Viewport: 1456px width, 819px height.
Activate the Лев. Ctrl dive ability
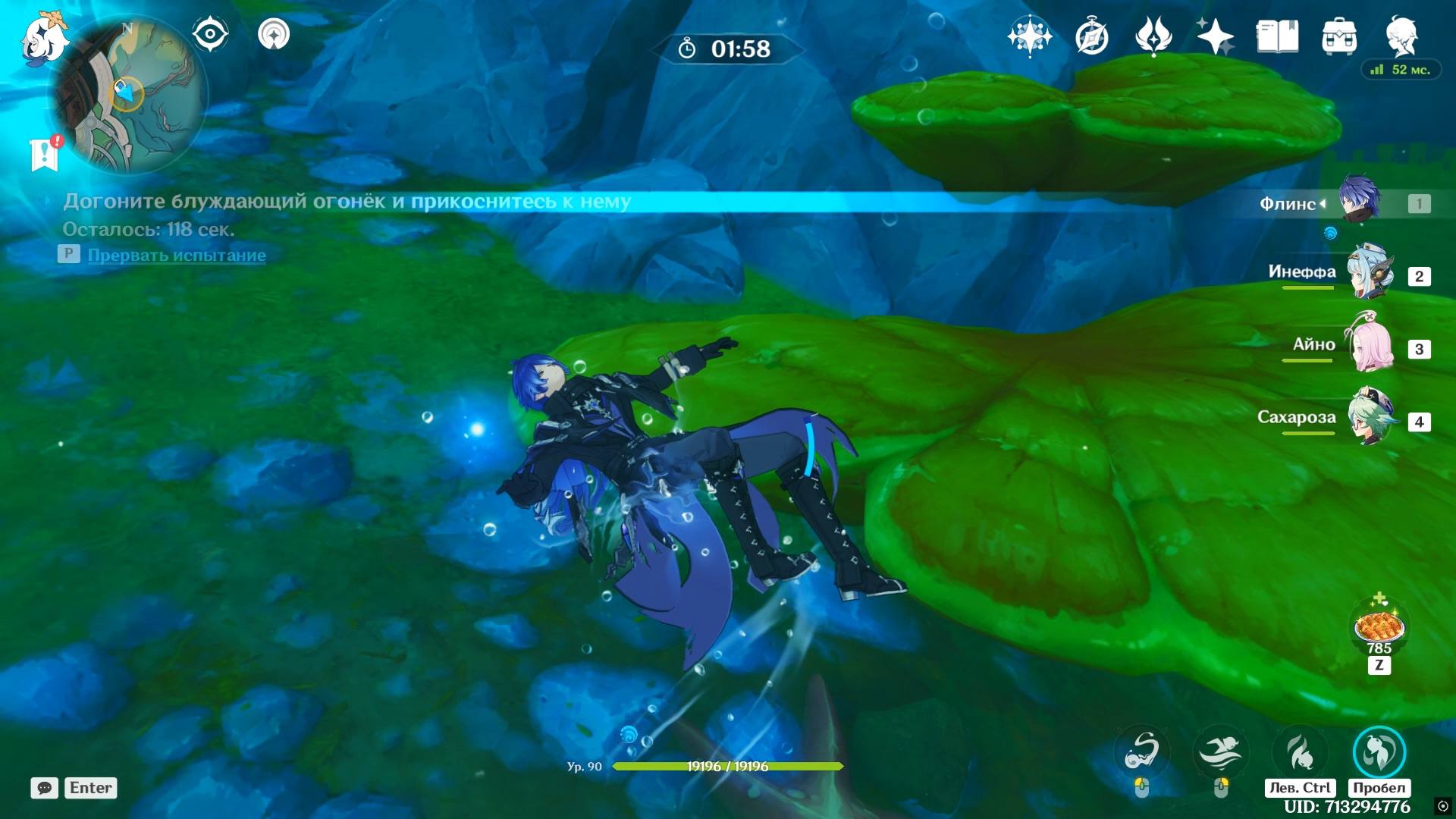click(x=1301, y=752)
